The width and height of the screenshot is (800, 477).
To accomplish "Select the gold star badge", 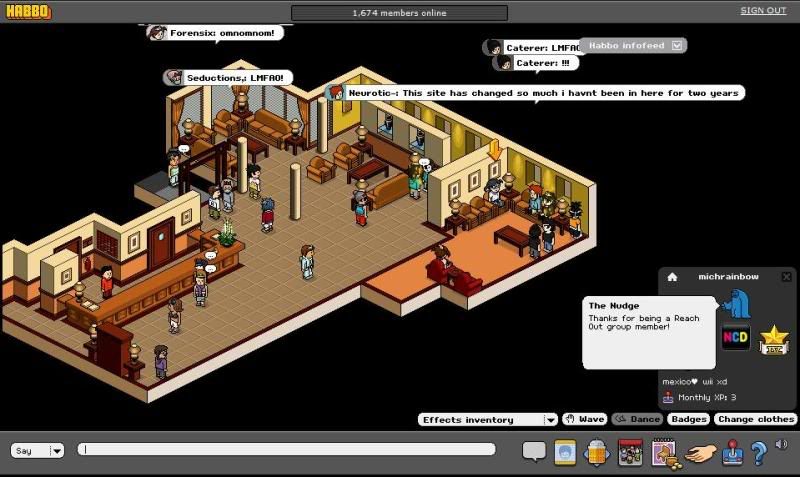I will coord(773,340).
